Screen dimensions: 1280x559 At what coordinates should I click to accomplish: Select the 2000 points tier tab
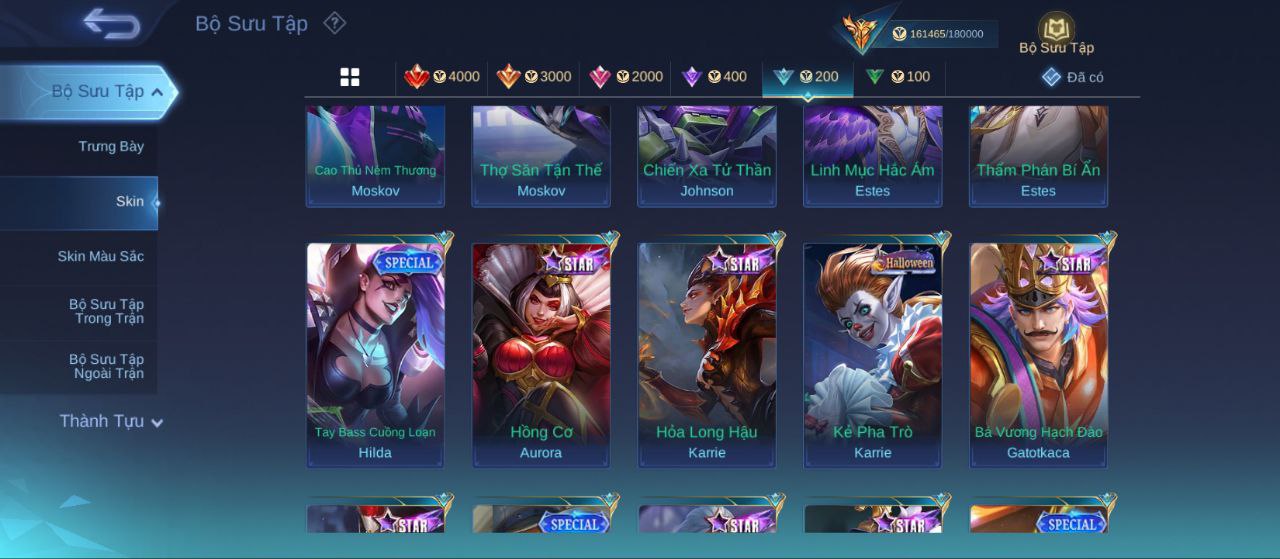tap(626, 77)
